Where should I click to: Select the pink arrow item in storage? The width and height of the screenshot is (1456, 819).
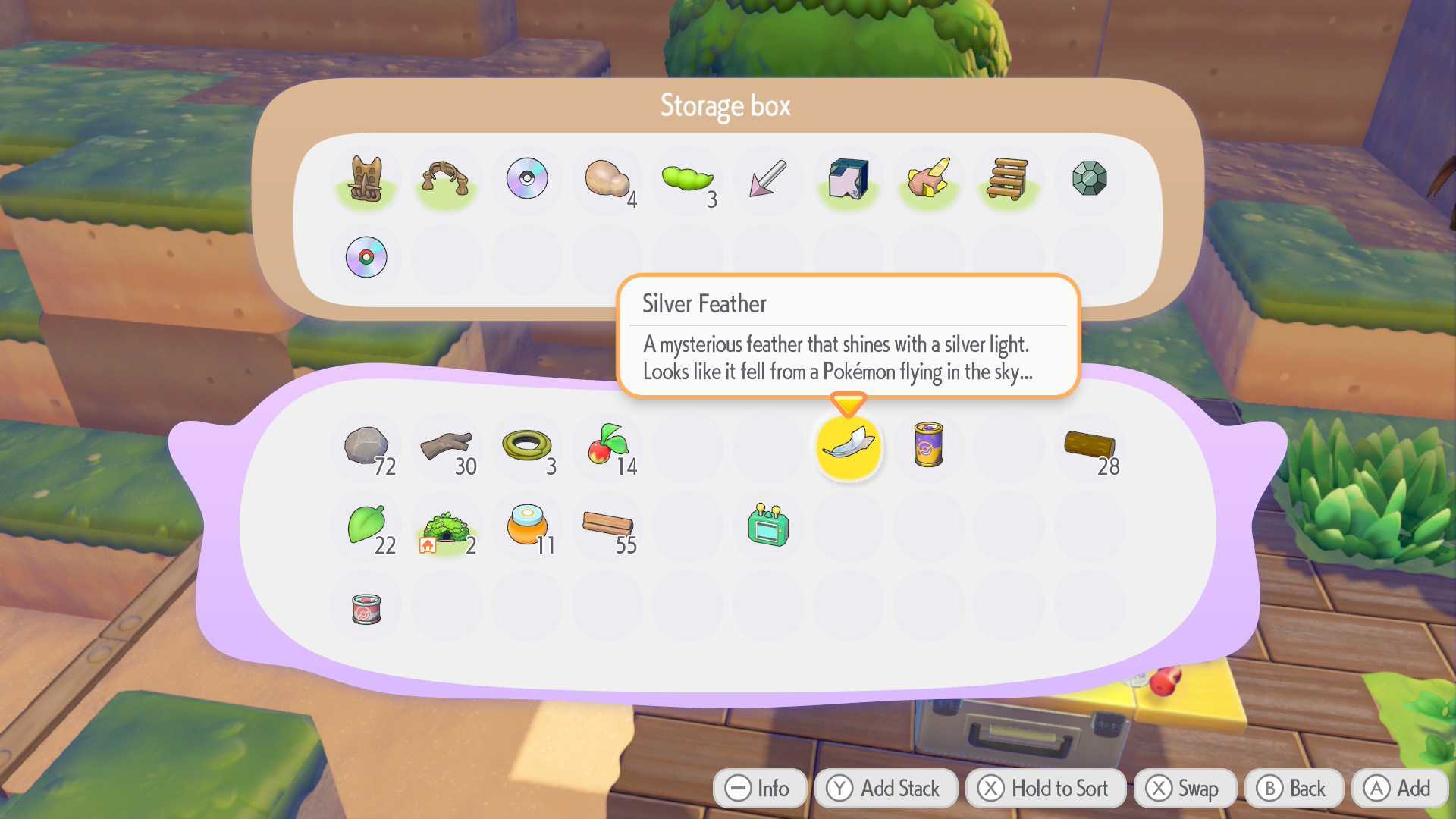[x=768, y=180]
